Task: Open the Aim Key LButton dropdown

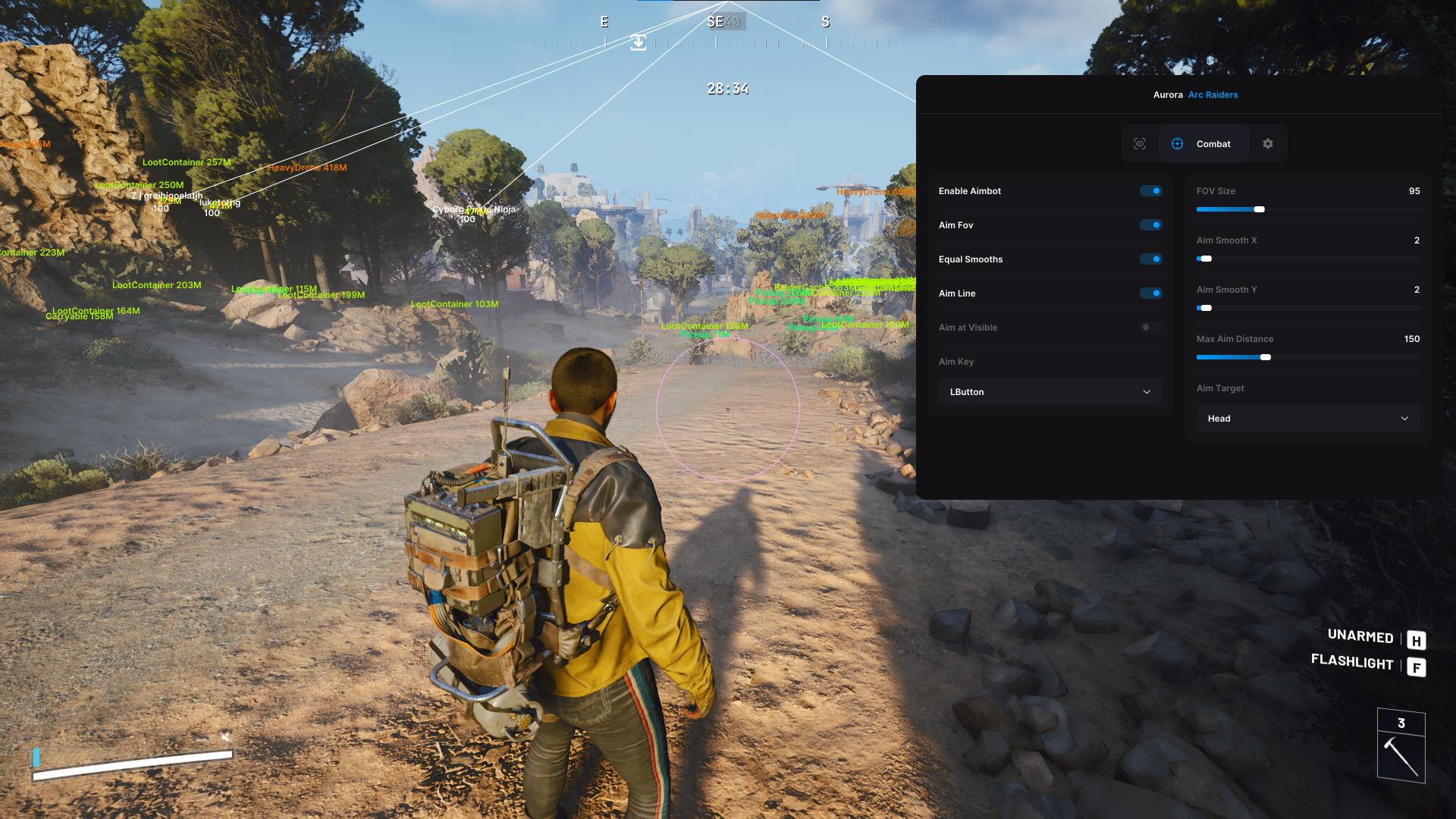Action: tap(1050, 392)
